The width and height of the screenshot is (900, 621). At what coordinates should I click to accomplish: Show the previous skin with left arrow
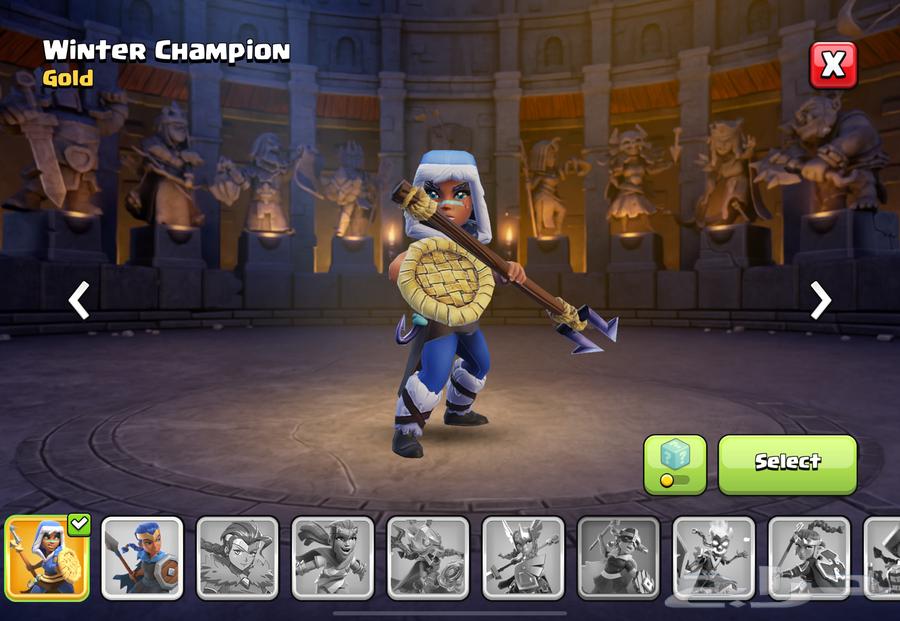[x=80, y=300]
